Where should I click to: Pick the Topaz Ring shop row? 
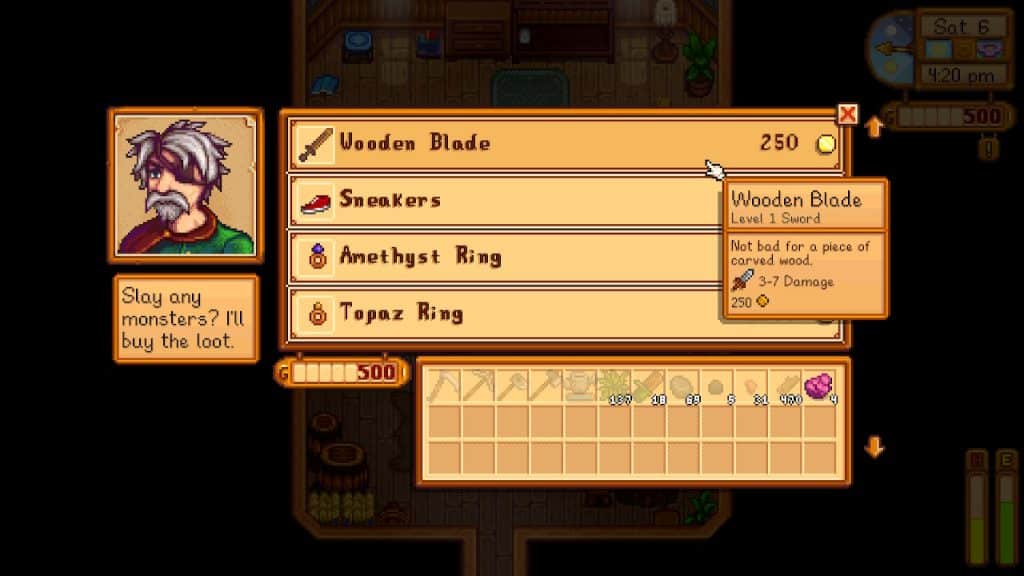click(500, 314)
